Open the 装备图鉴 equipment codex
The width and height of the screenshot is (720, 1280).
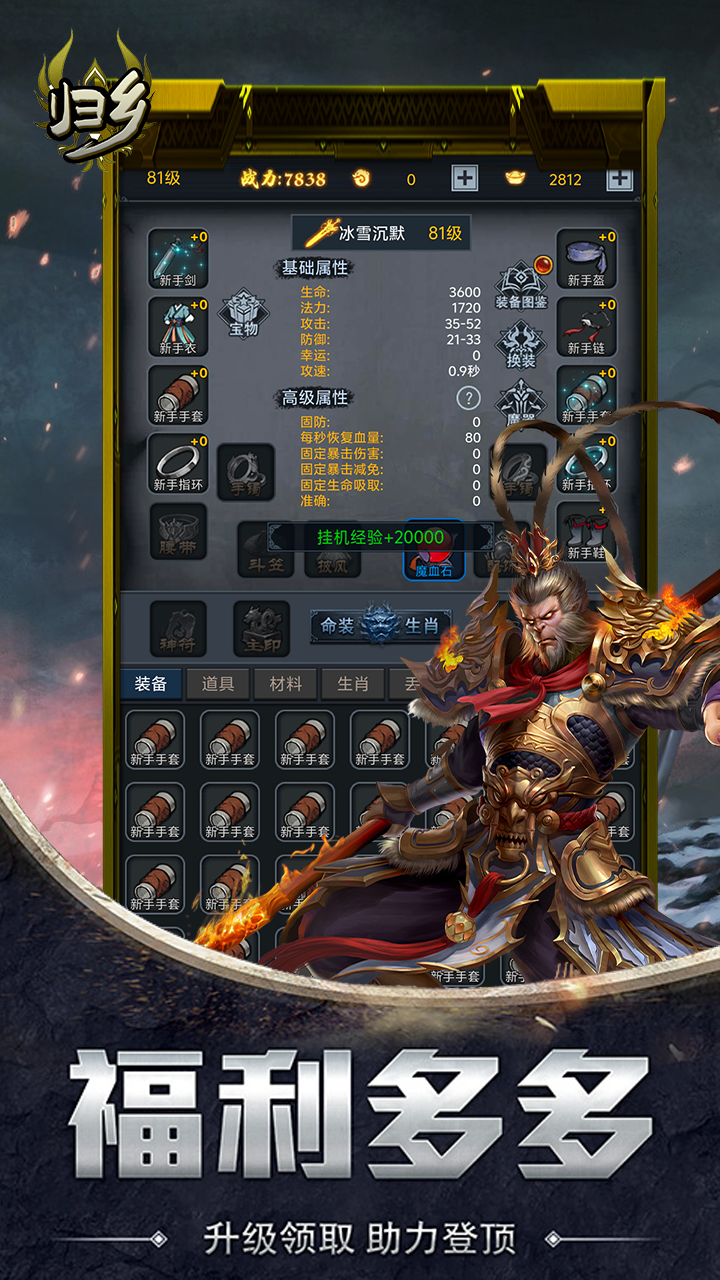[x=521, y=285]
